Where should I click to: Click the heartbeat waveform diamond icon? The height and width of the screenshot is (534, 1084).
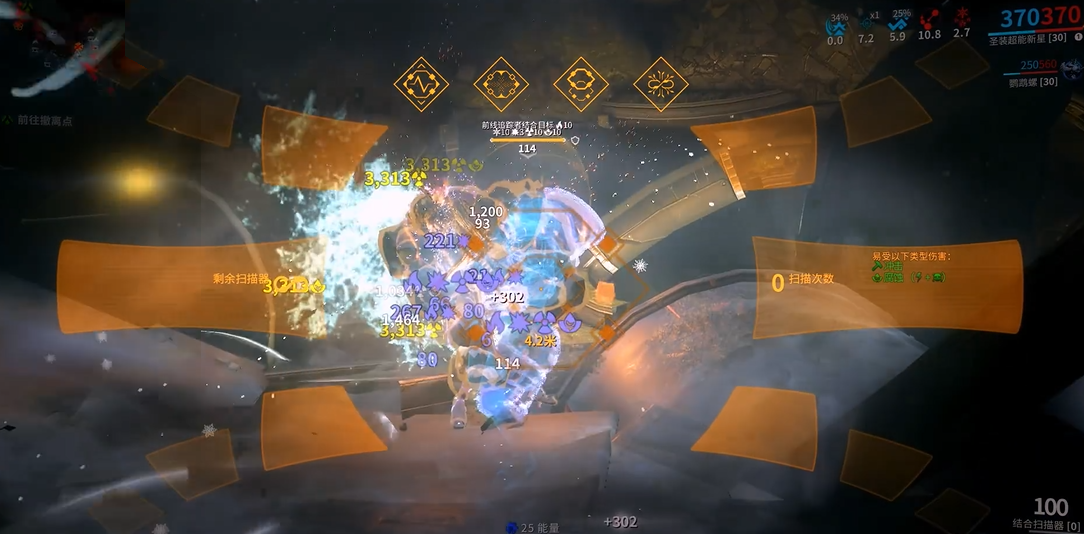tap(421, 84)
